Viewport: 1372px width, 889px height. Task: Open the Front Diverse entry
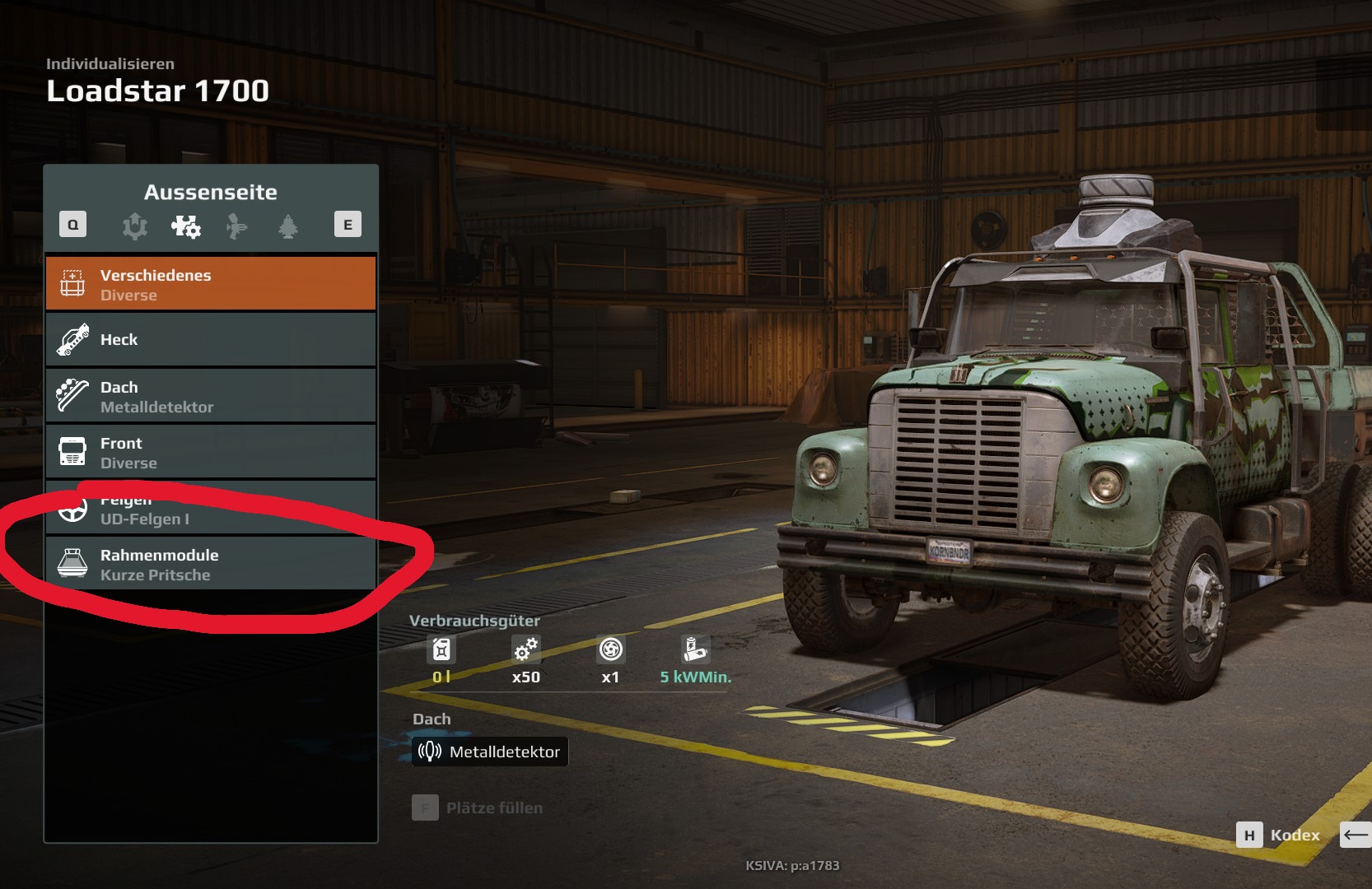point(211,452)
